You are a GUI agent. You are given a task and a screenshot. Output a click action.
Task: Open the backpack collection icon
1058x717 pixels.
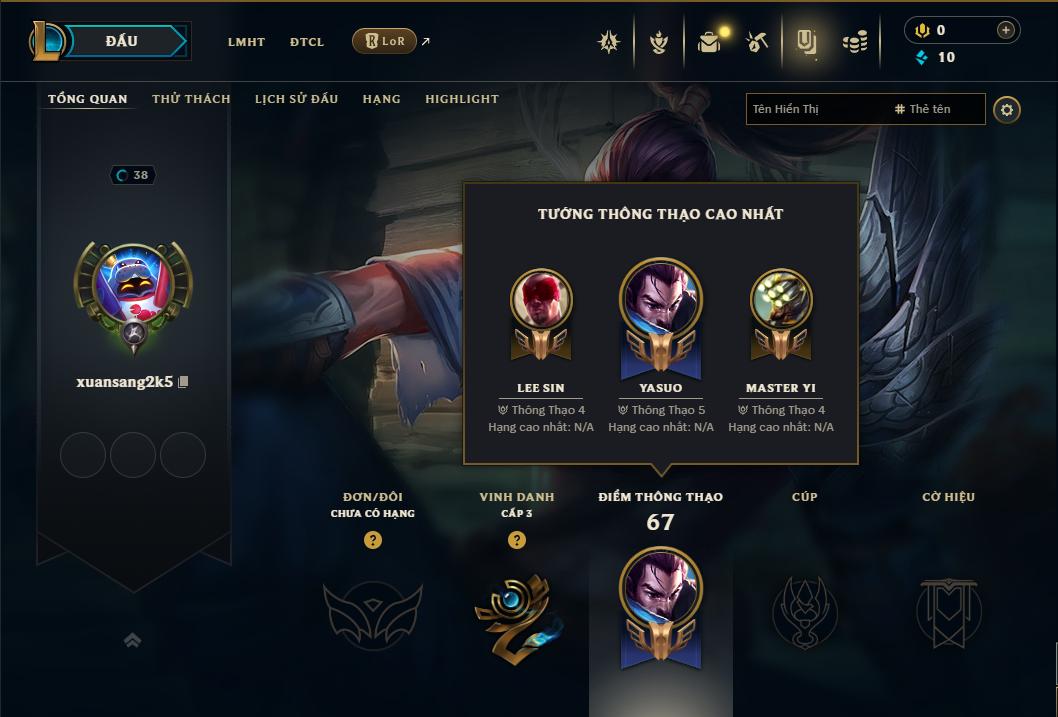coord(710,42)
